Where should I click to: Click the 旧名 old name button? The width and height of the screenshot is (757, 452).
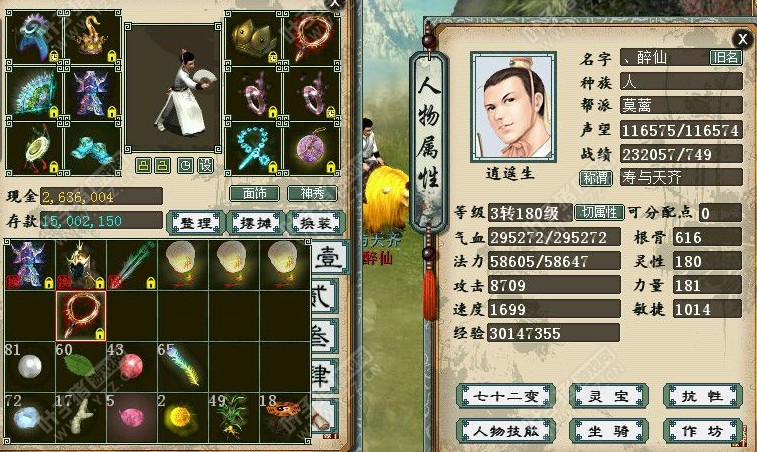pos(725,58)
